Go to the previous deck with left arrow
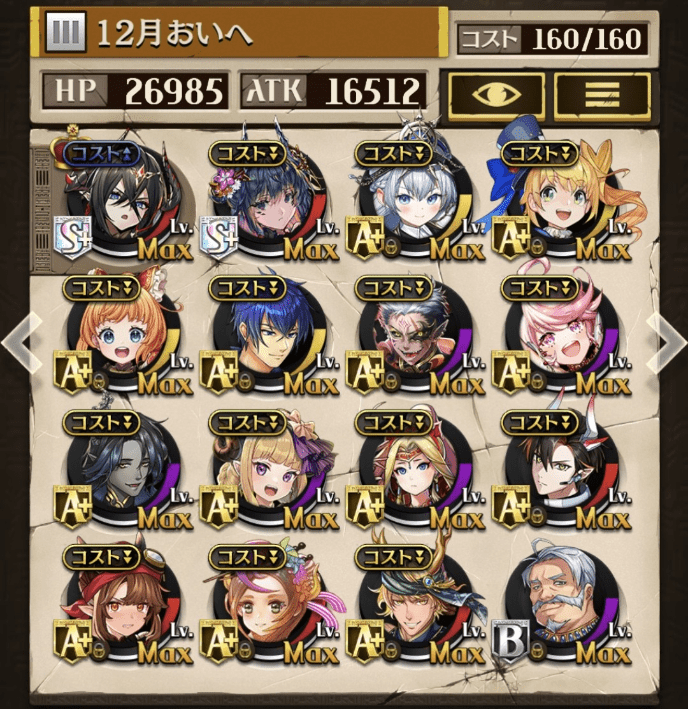The width and height of the screenshot is (688, 709). pyautogui.click(x=17, y=341)
